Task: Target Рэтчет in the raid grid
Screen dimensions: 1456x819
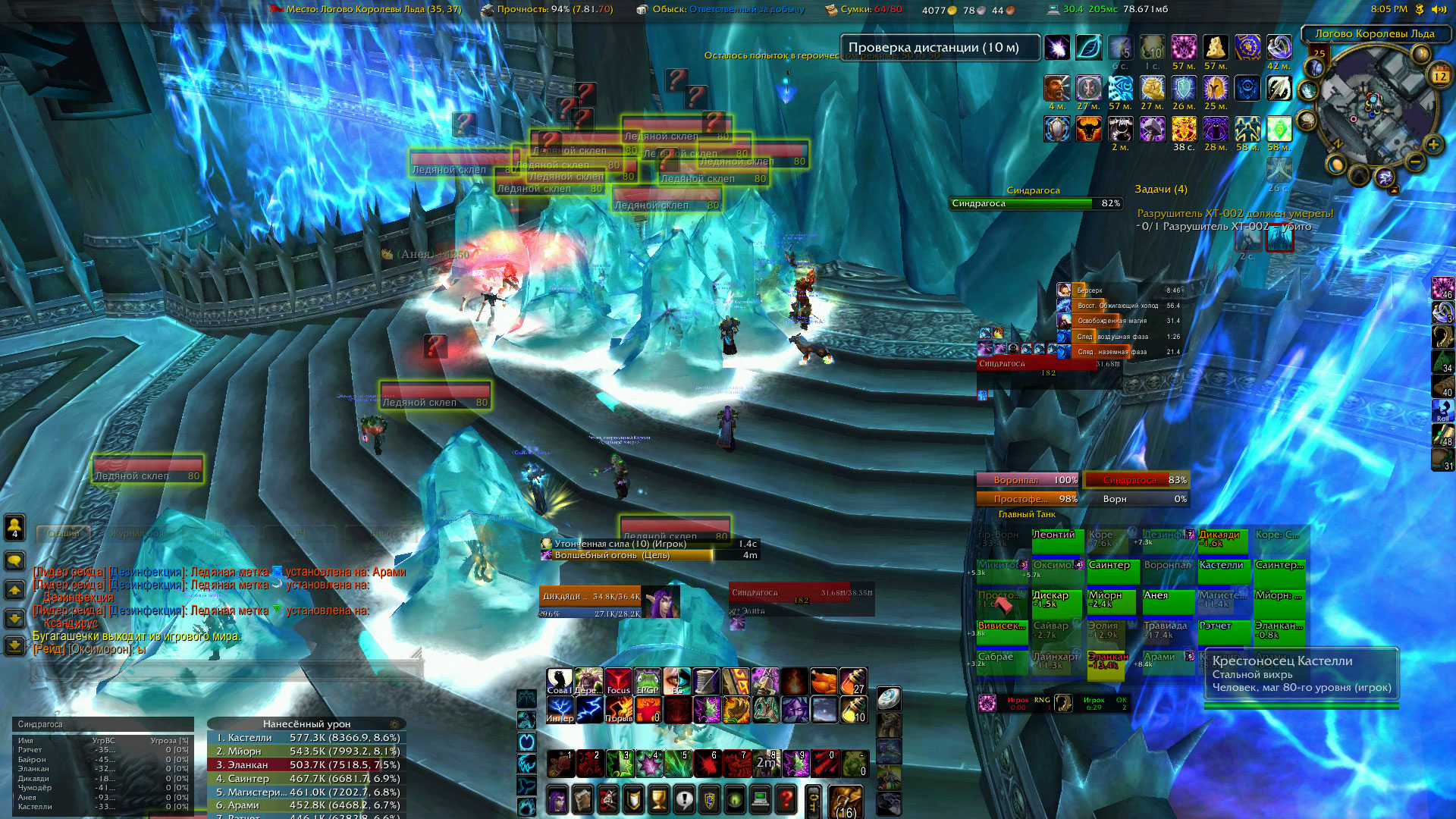Action: coord(1223,630)
